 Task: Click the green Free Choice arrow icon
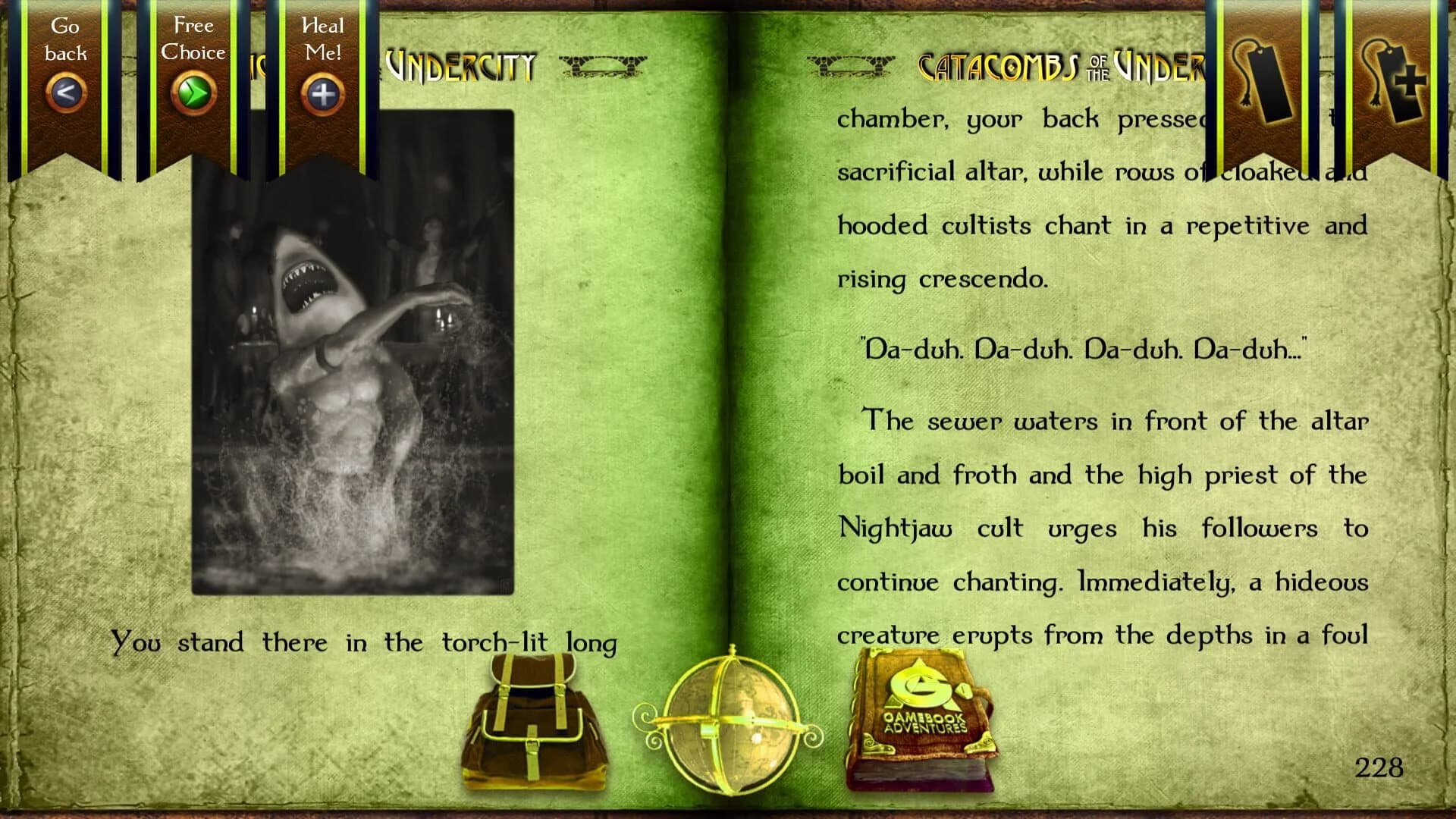[193, 93]
